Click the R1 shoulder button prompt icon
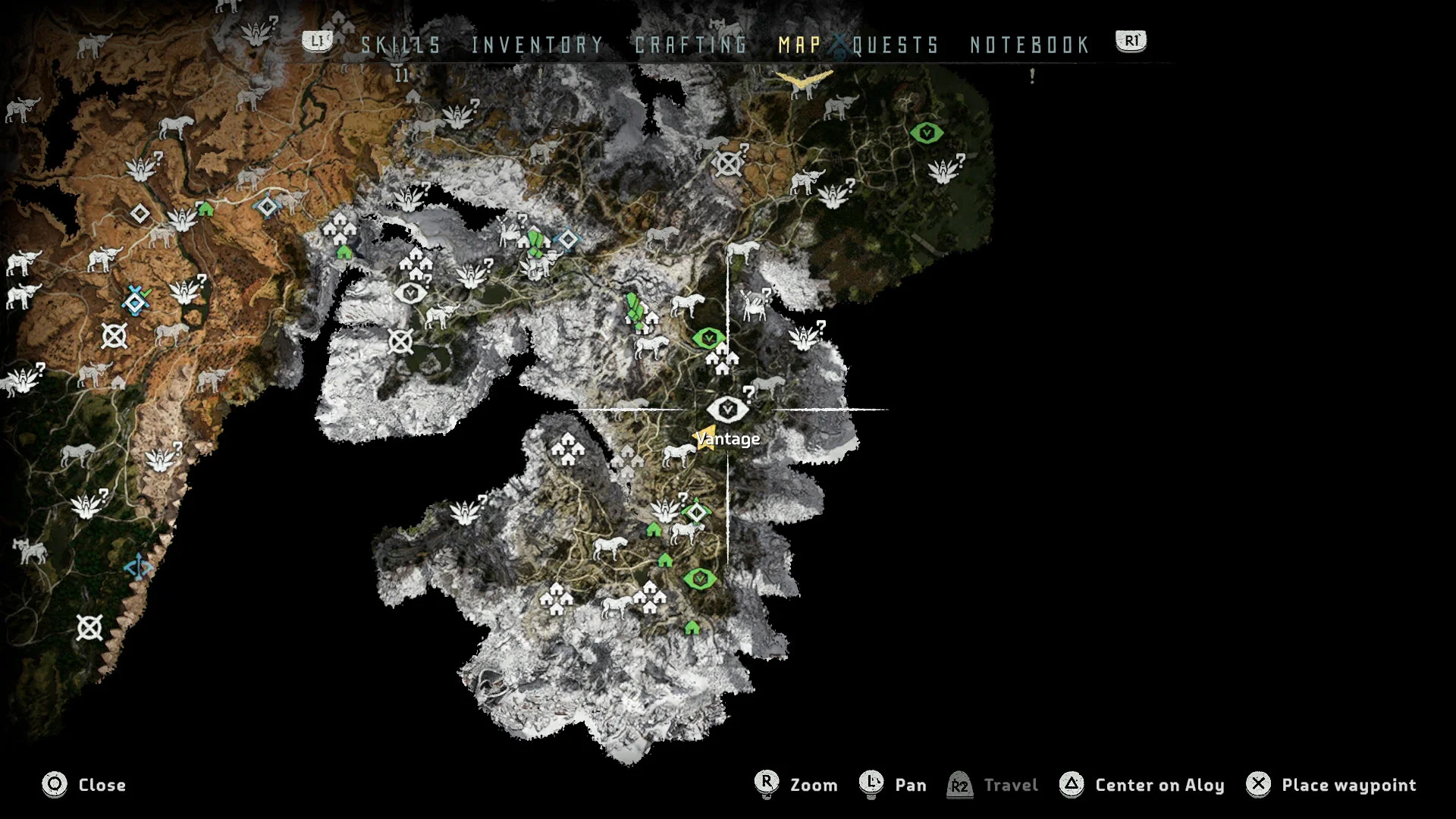1456x819 pixels. [x=1129, y=42]
